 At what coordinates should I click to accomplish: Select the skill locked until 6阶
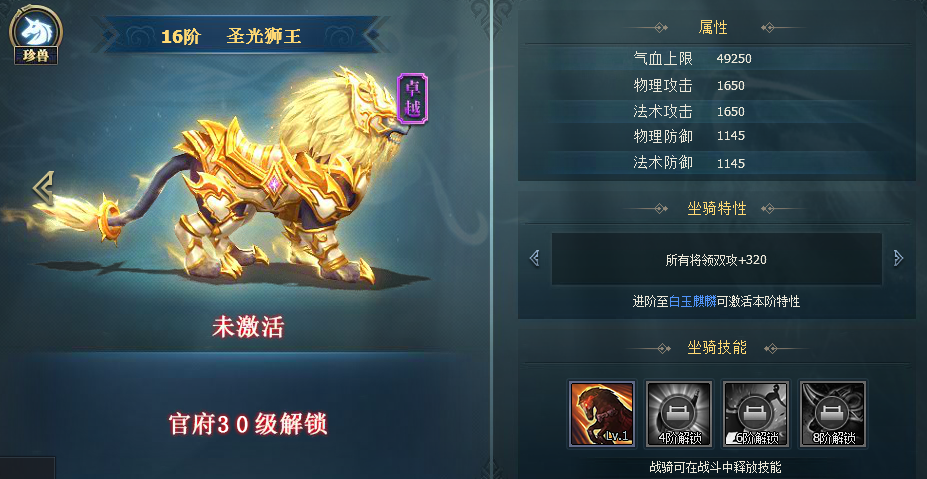click(x=756, y=413)
